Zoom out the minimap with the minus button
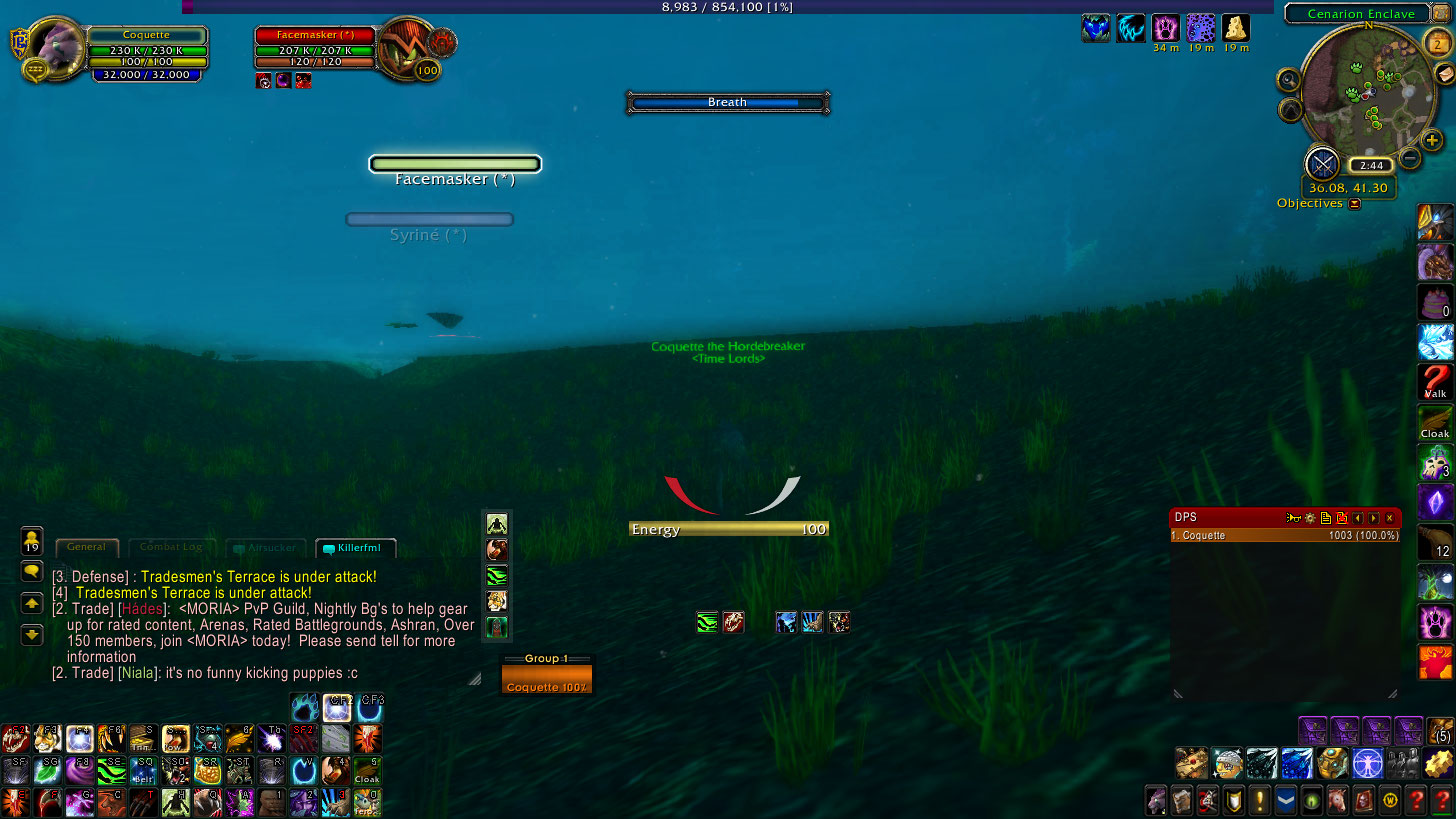1456x819 pixels. pos(1410,158)
